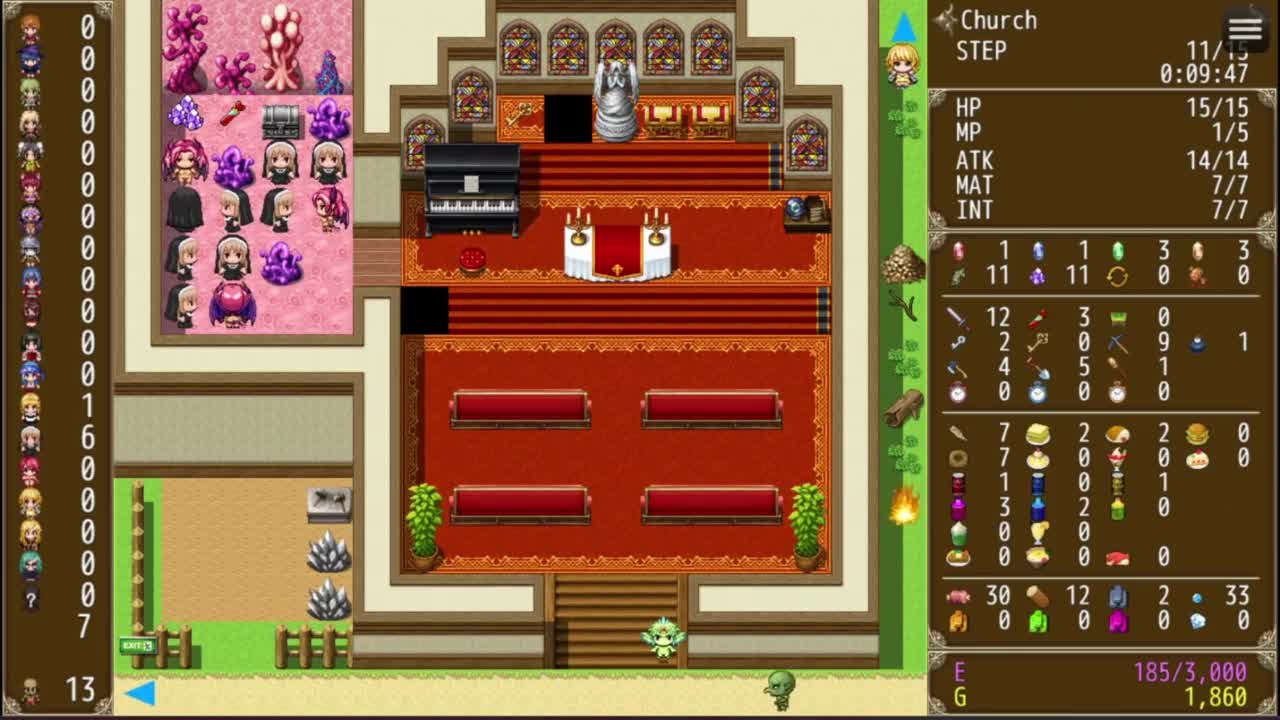
Task: Select the sword icon in the inventory panel
Action: 958,318
